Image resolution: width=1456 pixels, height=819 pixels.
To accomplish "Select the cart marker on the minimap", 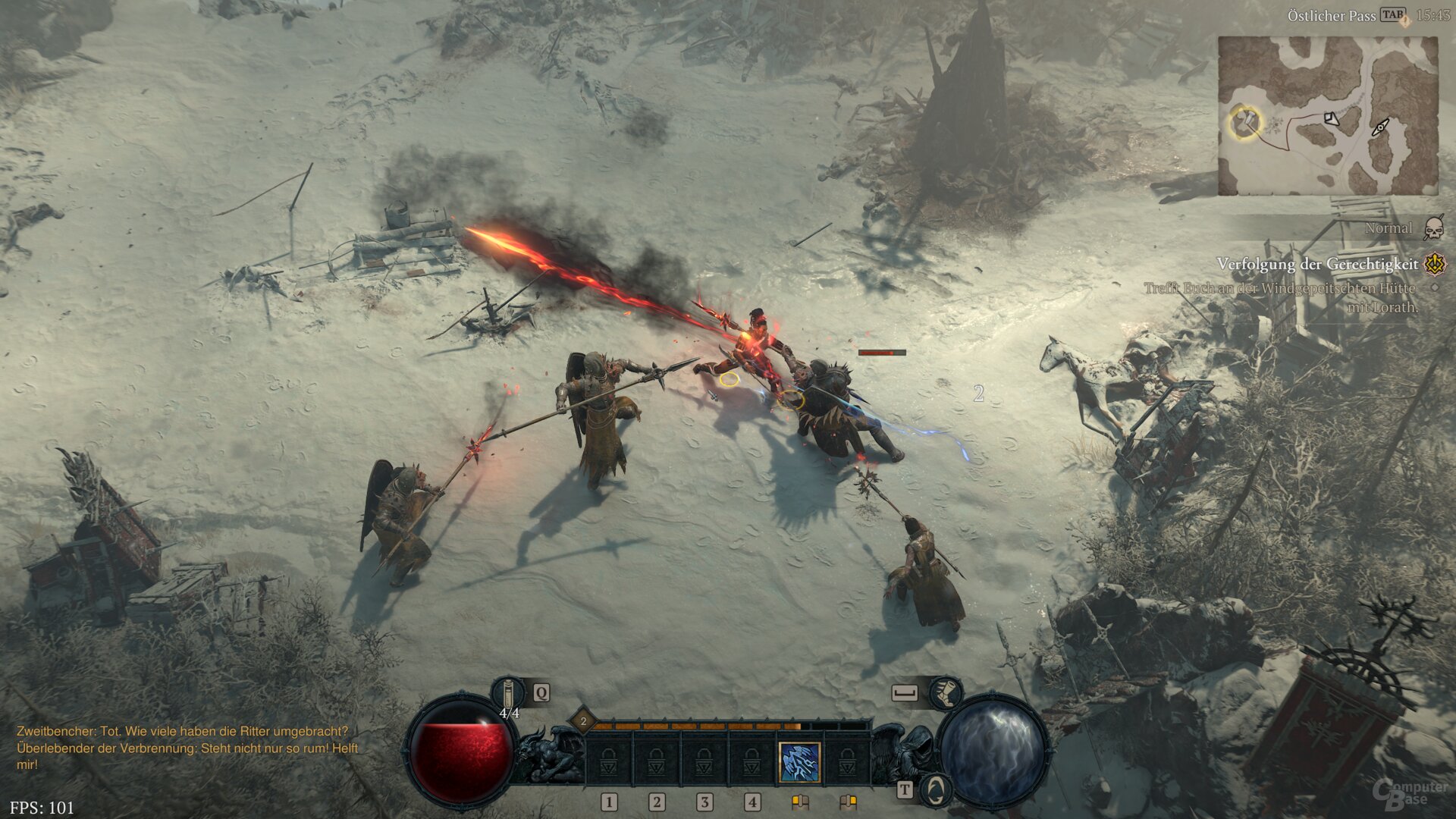I will 1331,118.
